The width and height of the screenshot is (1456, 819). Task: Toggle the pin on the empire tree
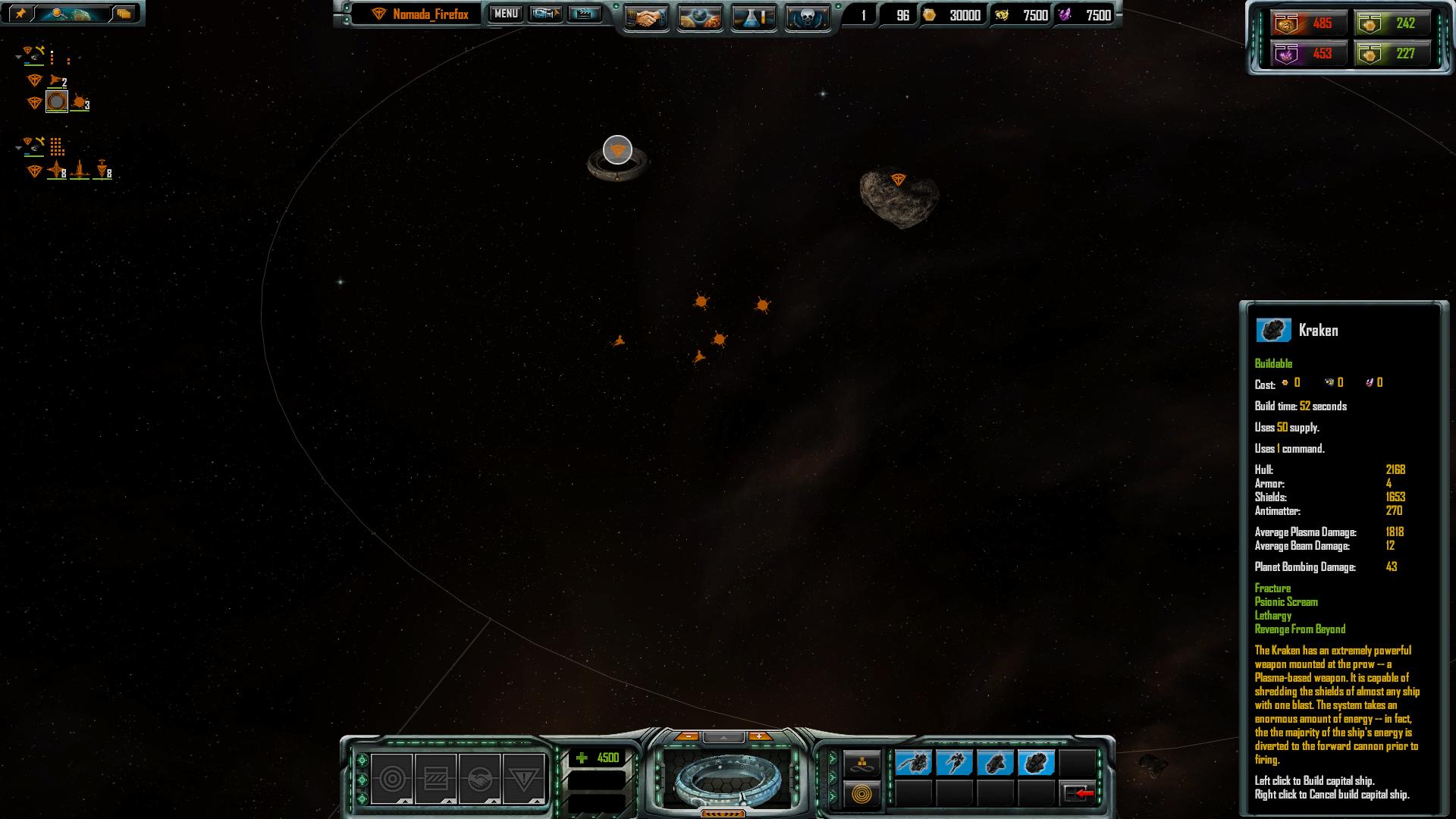(x=20, y=14)
